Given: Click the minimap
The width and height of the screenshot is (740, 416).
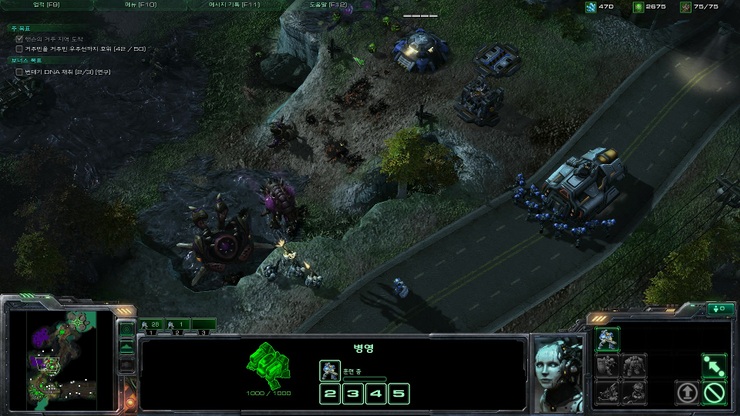Looking at the screenshot, I should [x=60, y=357].
